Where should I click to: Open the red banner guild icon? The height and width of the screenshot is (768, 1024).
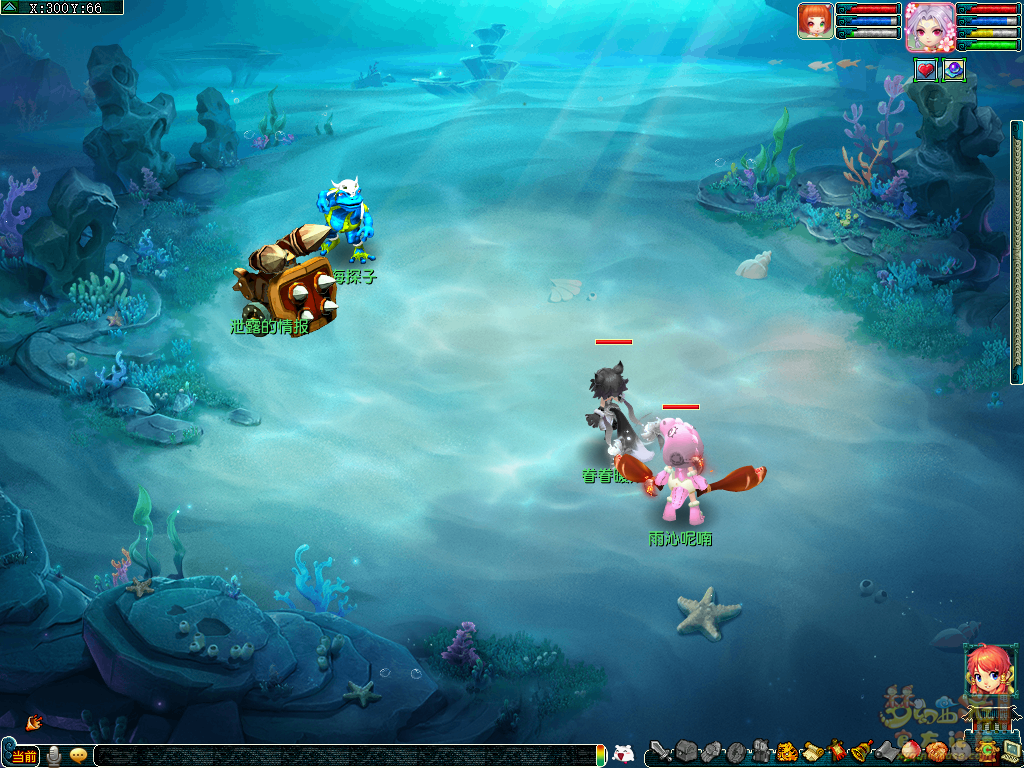pyautogui.click(x=838, y=751)
